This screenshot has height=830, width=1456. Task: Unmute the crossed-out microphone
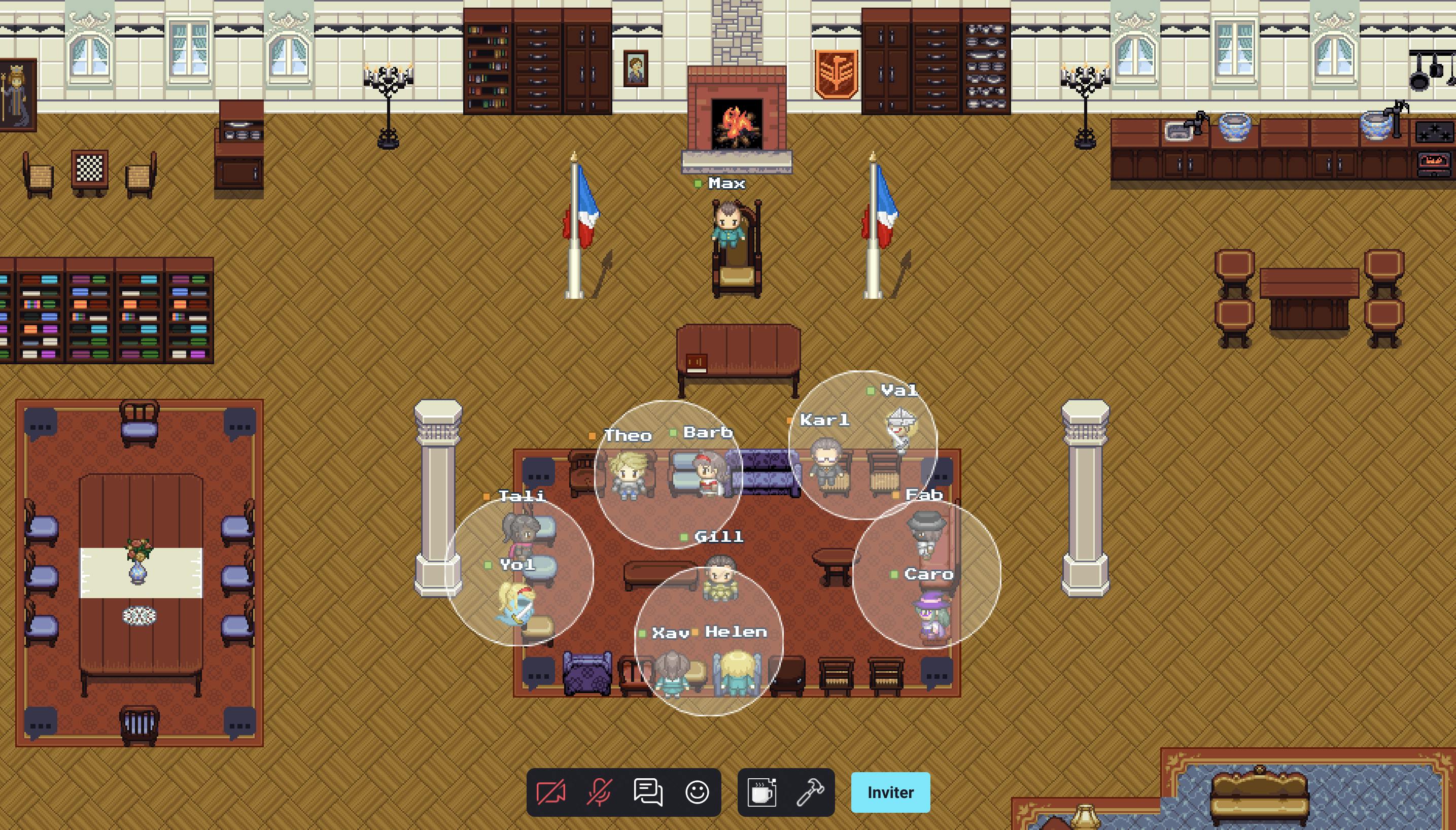tap(599, 792)
